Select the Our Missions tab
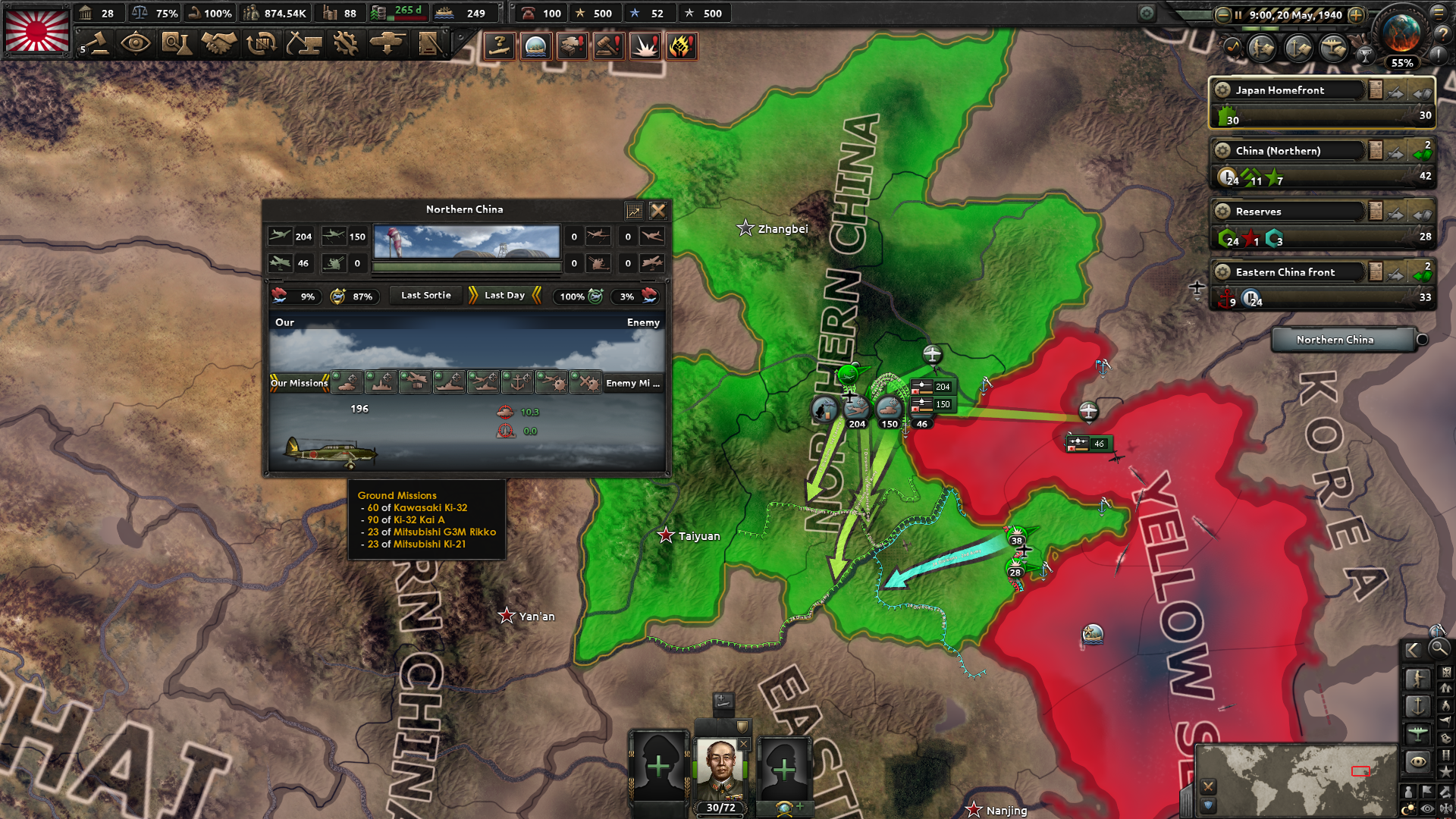Screen dimensions: 1456x819 tap(300, 383)
